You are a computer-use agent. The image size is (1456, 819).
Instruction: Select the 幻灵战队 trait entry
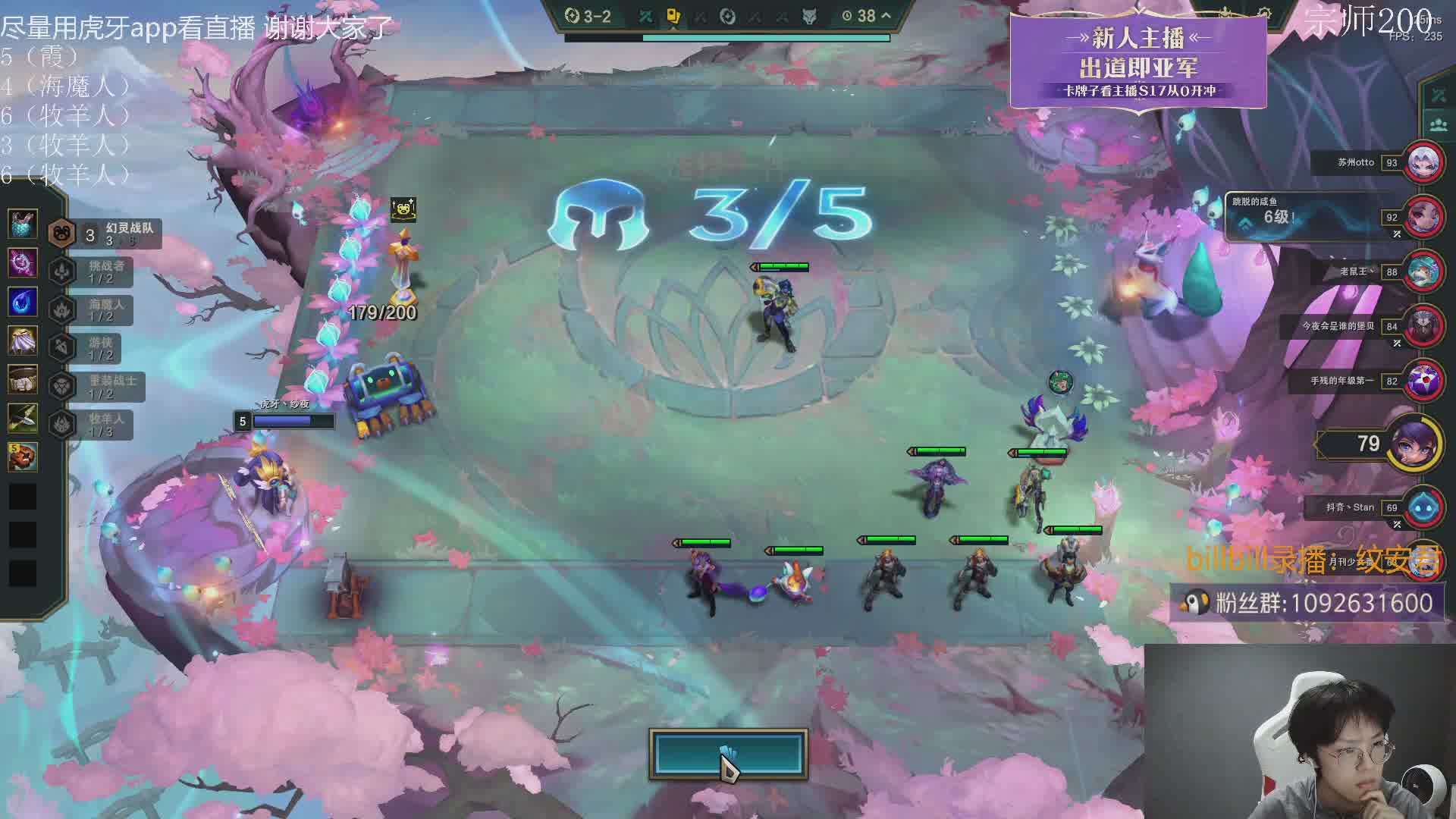pos(106,234)
